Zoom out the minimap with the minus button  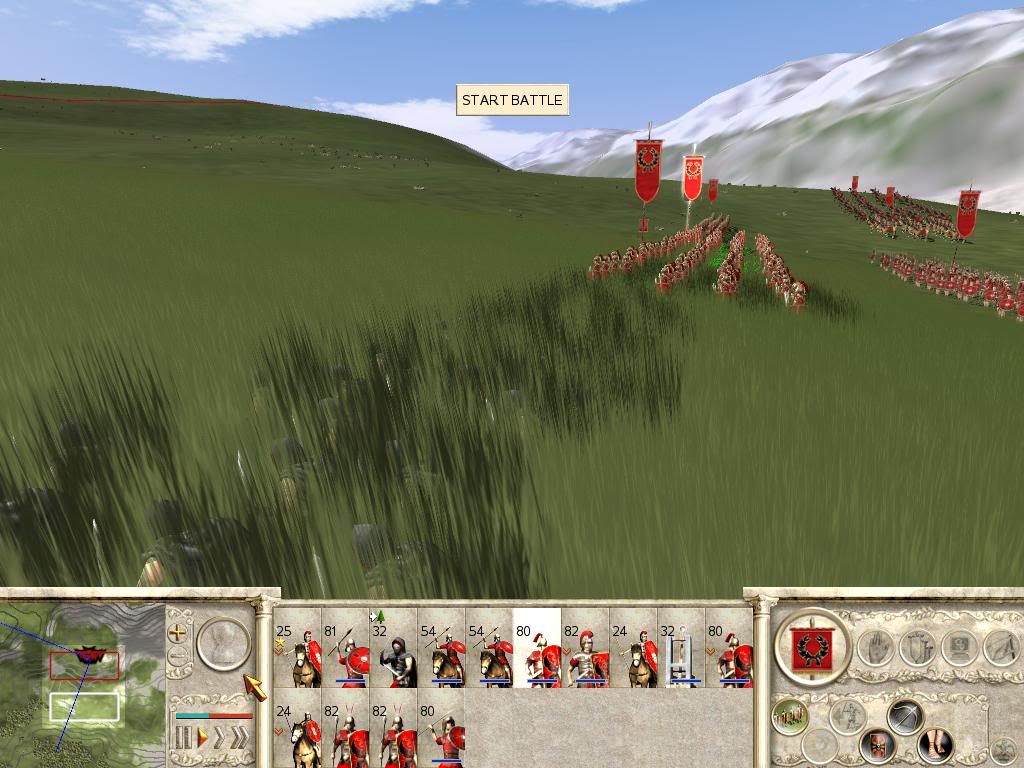[x=178, y=657]
